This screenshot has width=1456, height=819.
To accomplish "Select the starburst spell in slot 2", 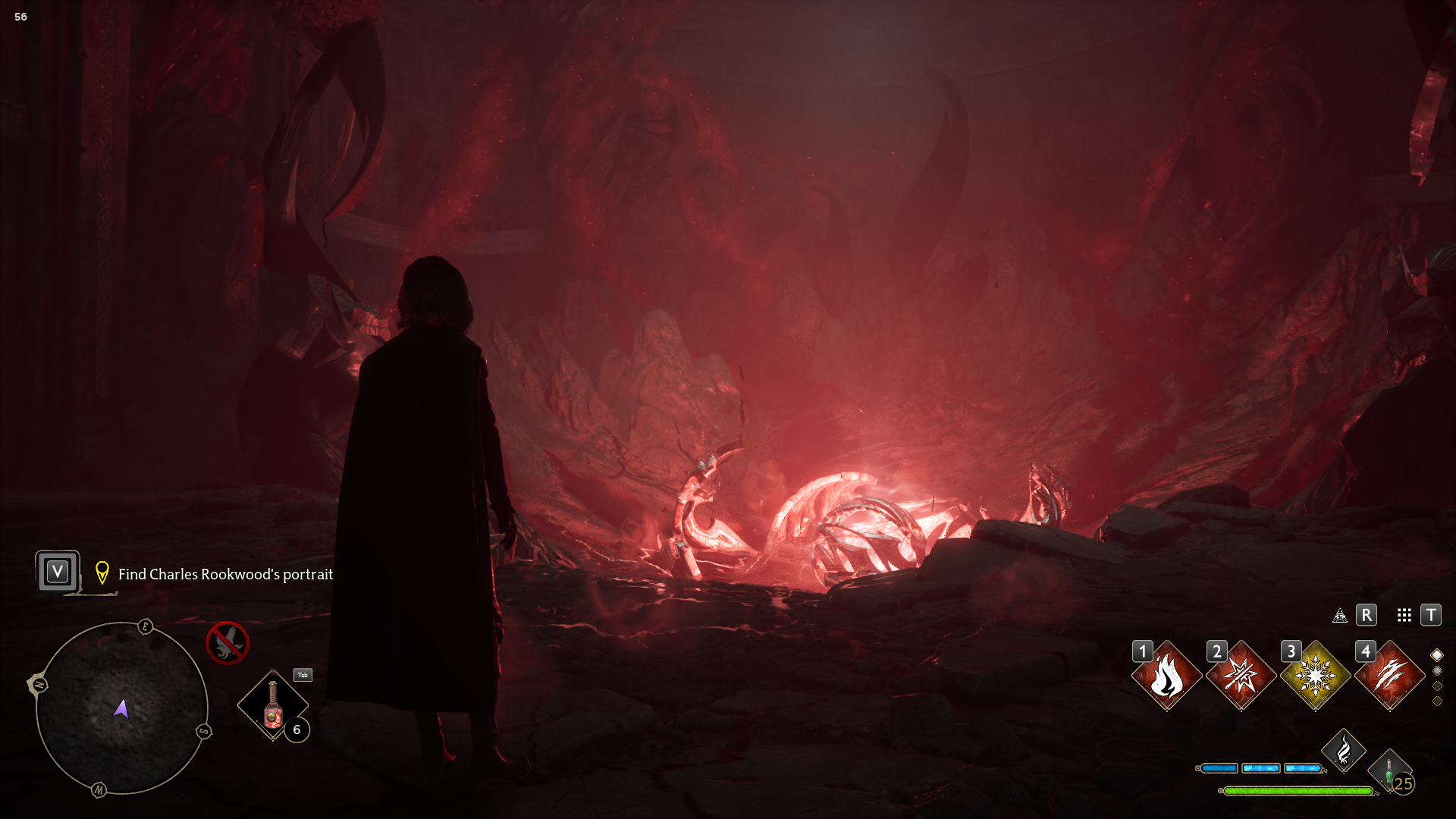I will [1241, 676].
